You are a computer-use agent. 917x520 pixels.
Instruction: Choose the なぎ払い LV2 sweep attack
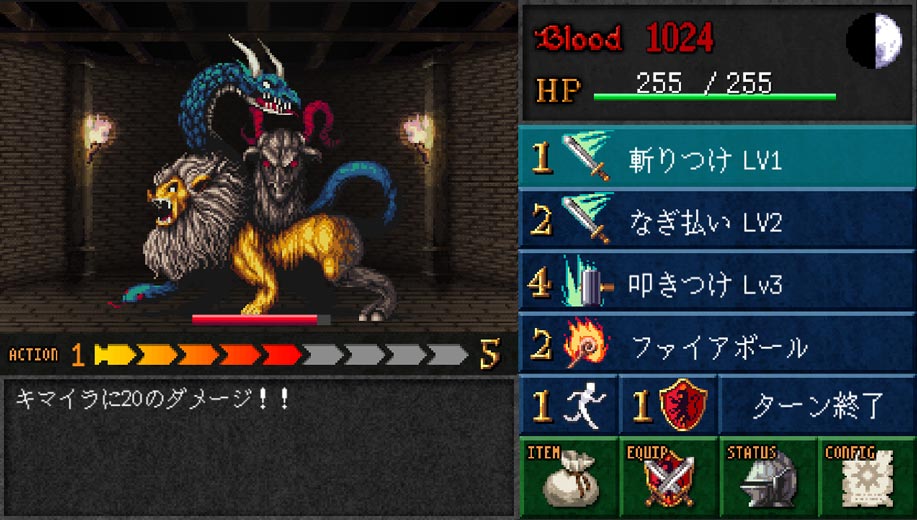click(717, 221)
